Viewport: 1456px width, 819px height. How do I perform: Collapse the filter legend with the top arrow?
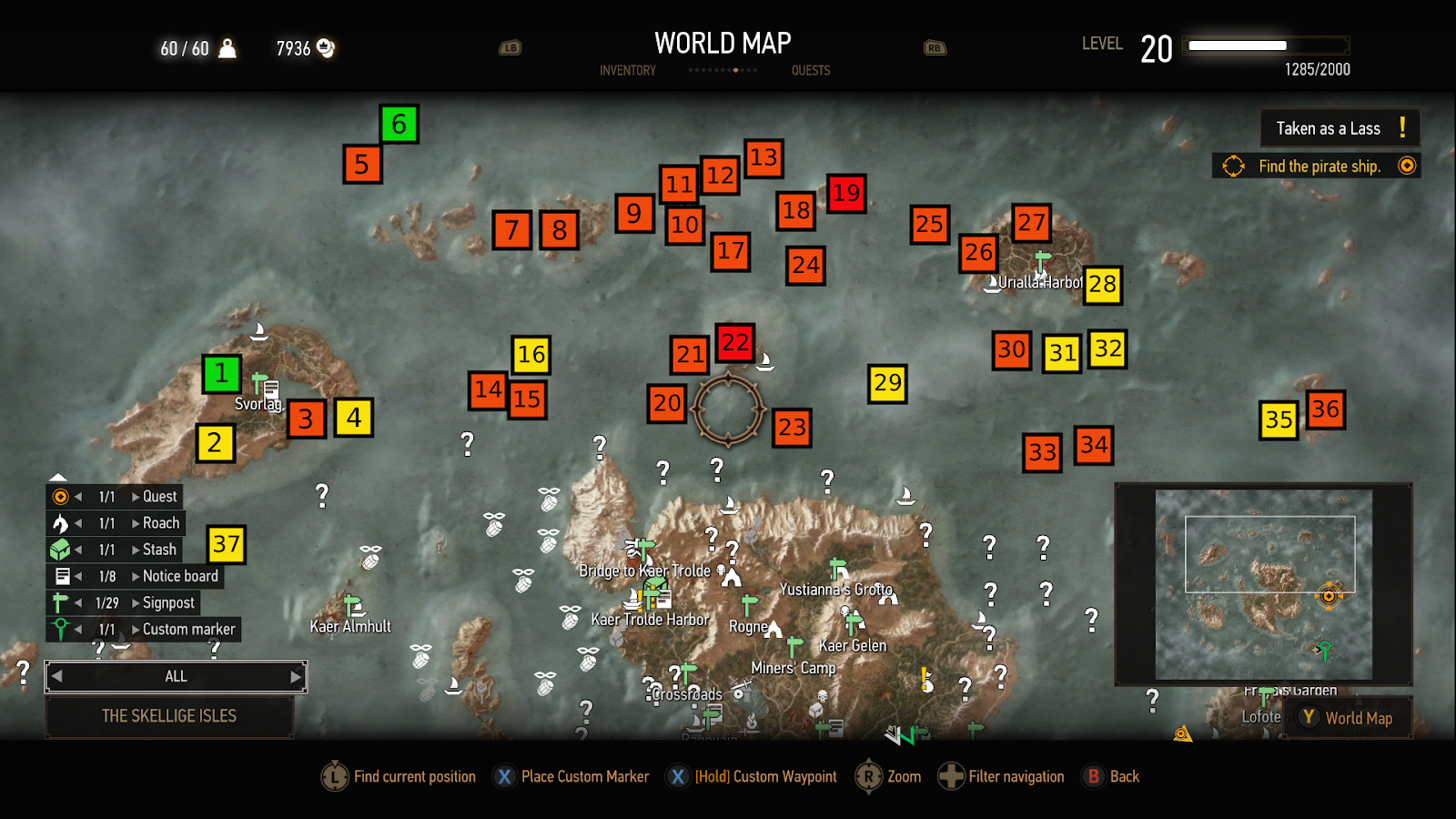tap(58, 477)
